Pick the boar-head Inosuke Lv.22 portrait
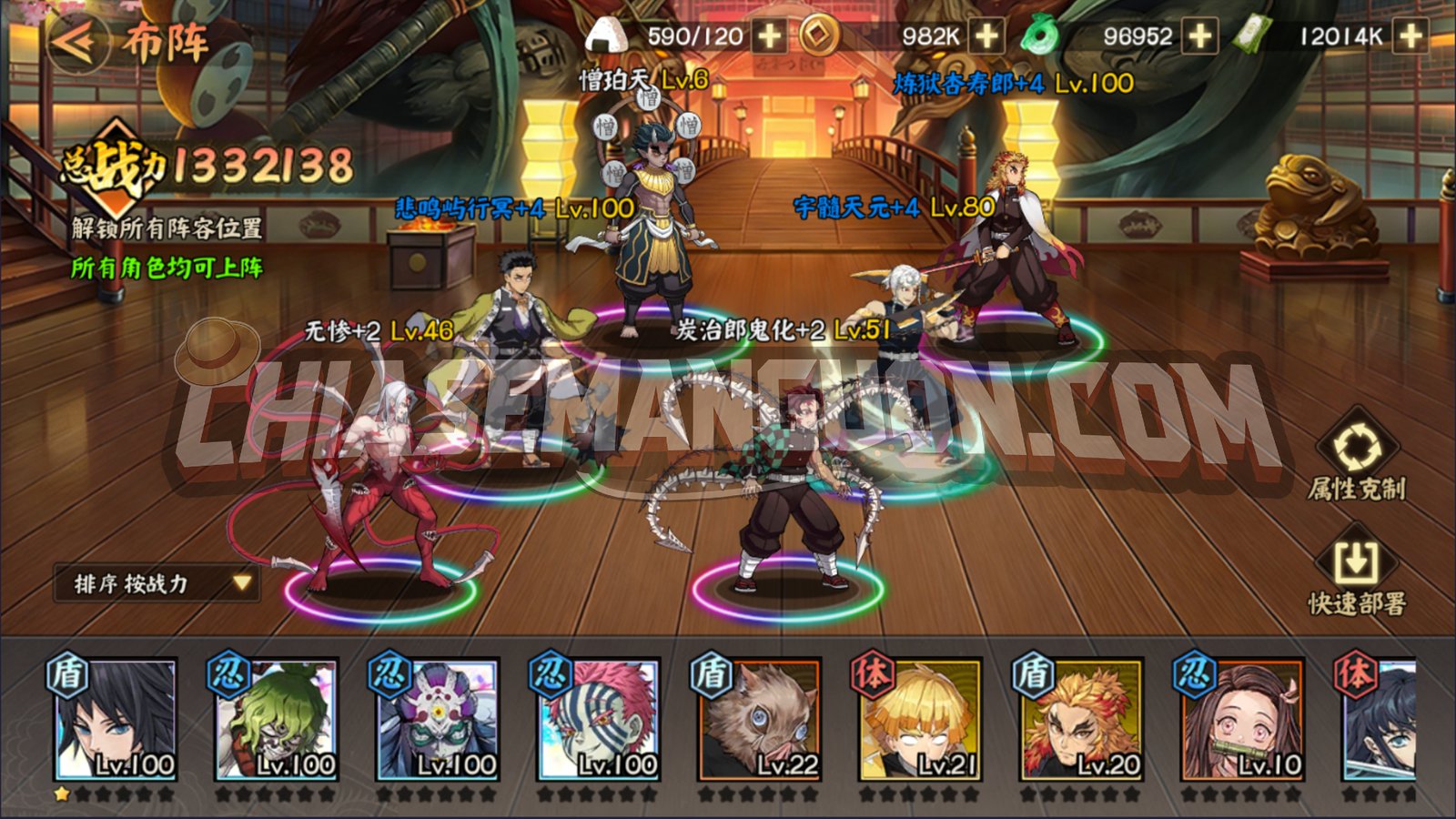Screen dimensions: 1456x819 [759, 721]
